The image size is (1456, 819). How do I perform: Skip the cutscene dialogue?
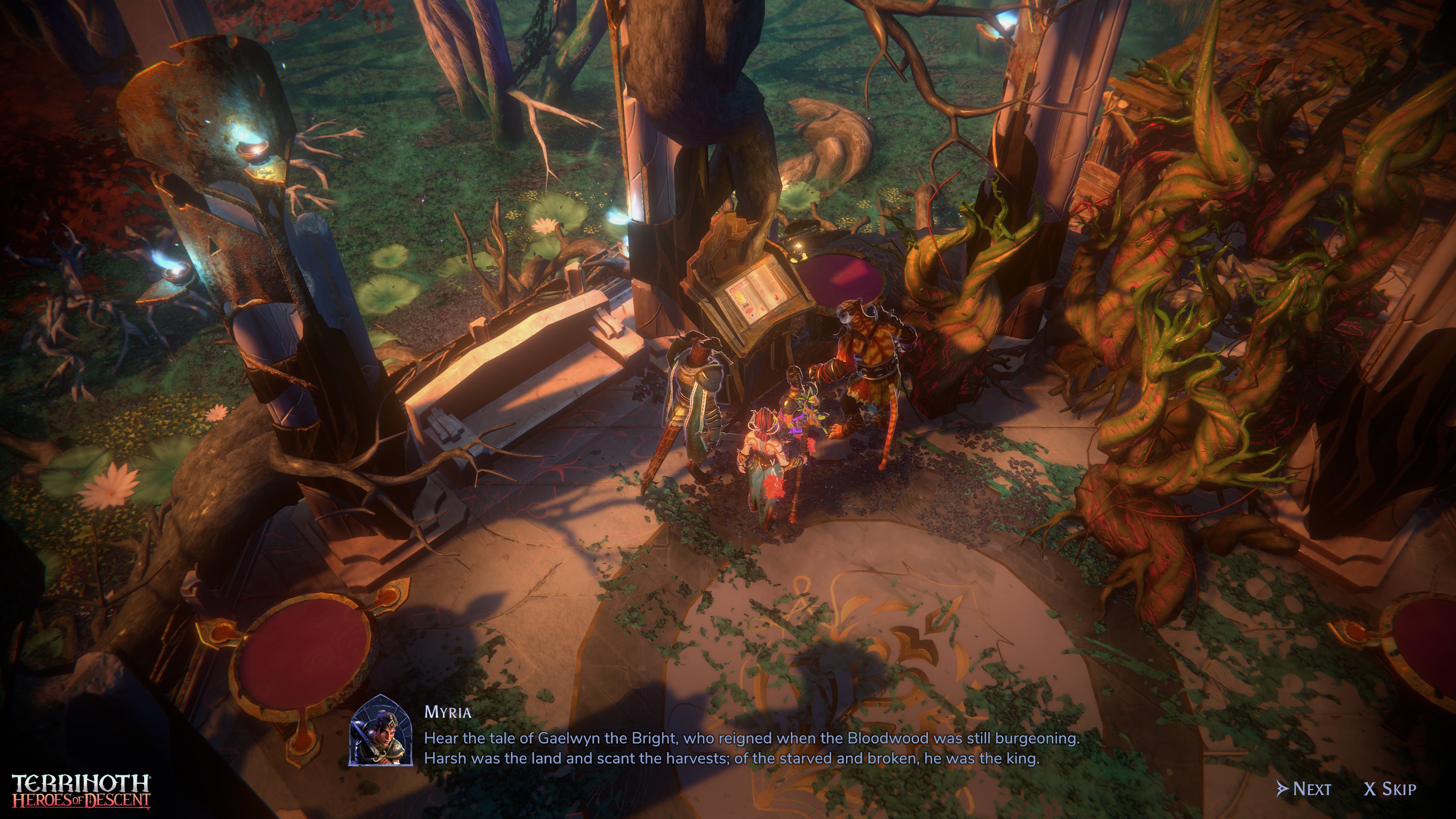(1390, 789)
